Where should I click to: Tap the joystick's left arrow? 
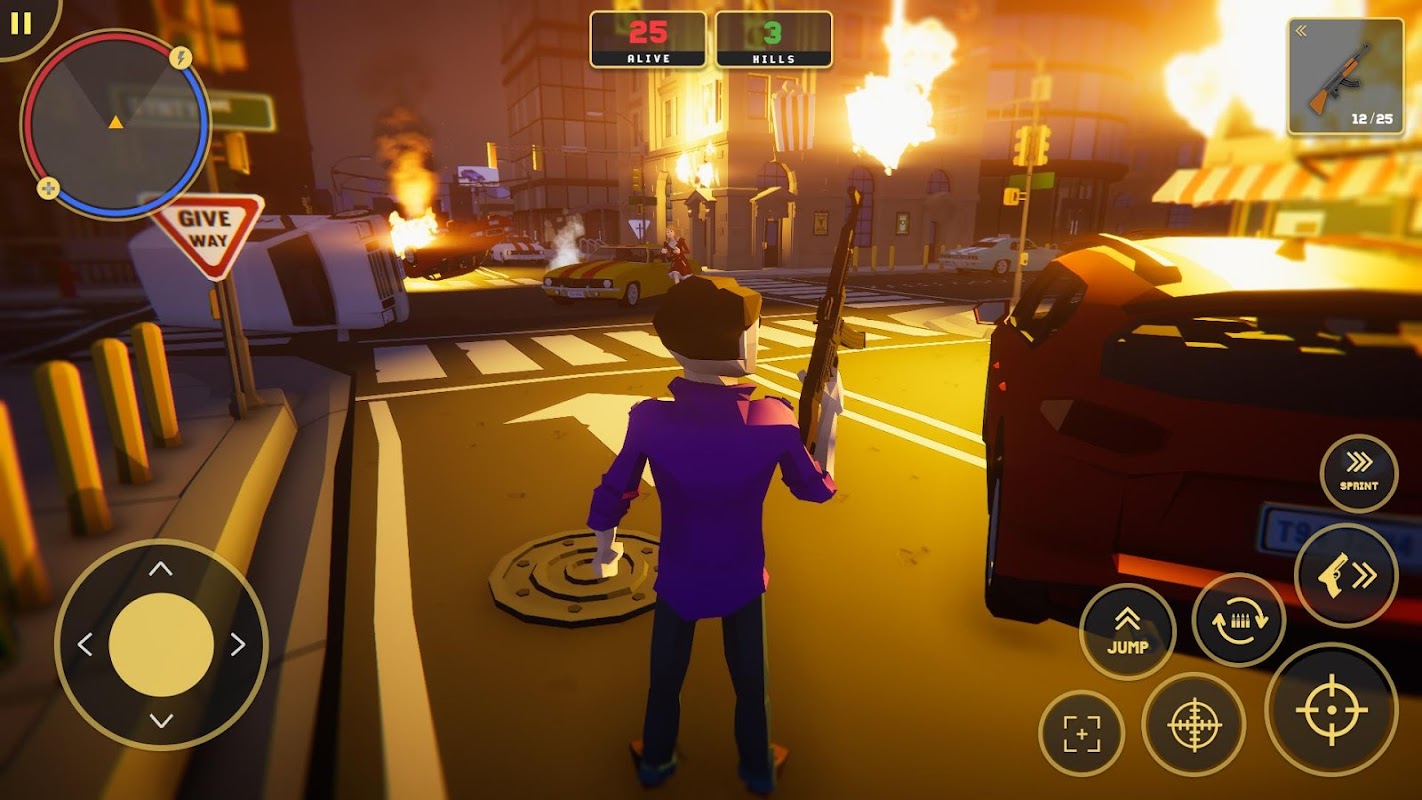(85, 645)
